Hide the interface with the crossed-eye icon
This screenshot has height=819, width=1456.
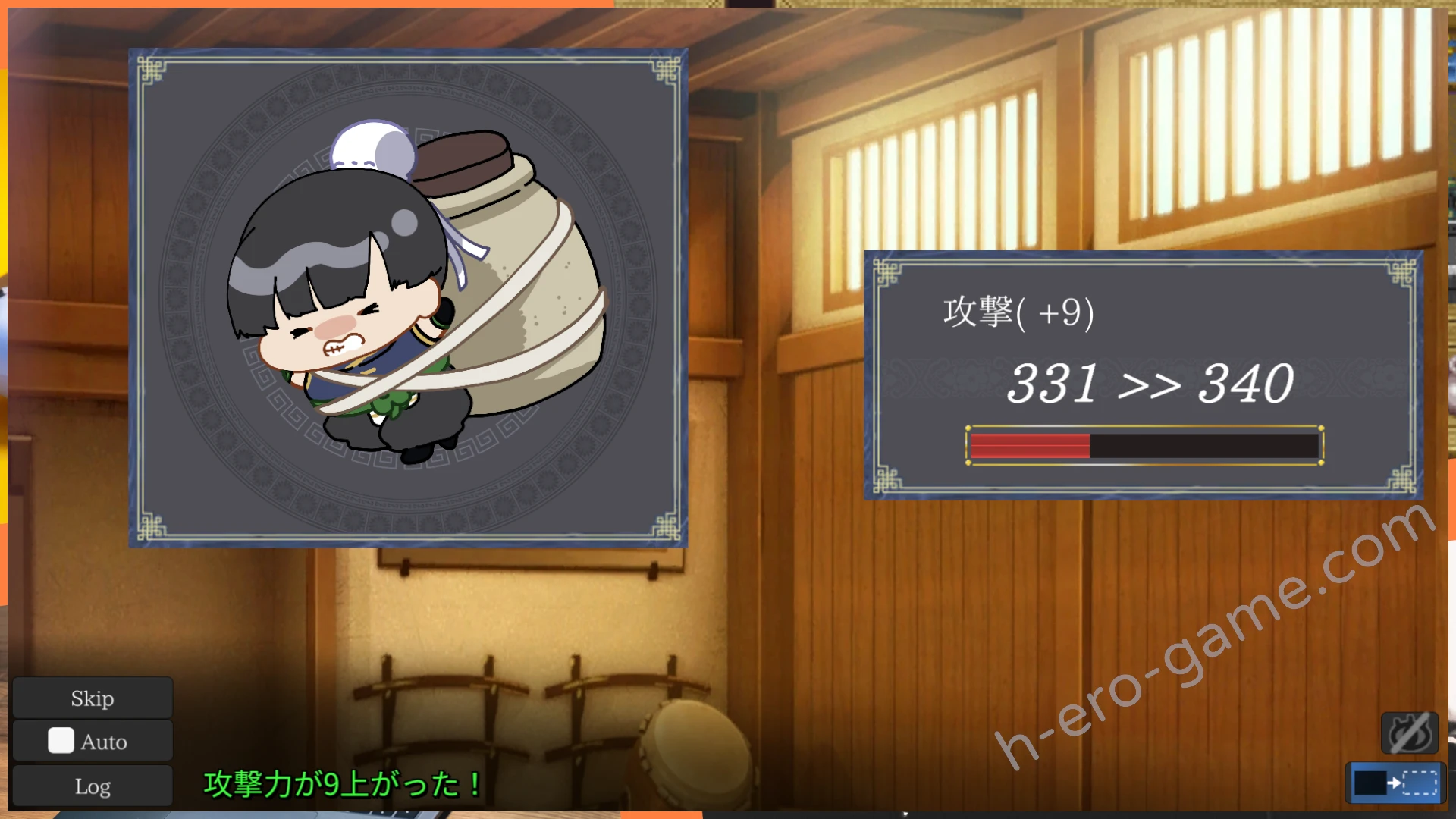[1410, 733]
